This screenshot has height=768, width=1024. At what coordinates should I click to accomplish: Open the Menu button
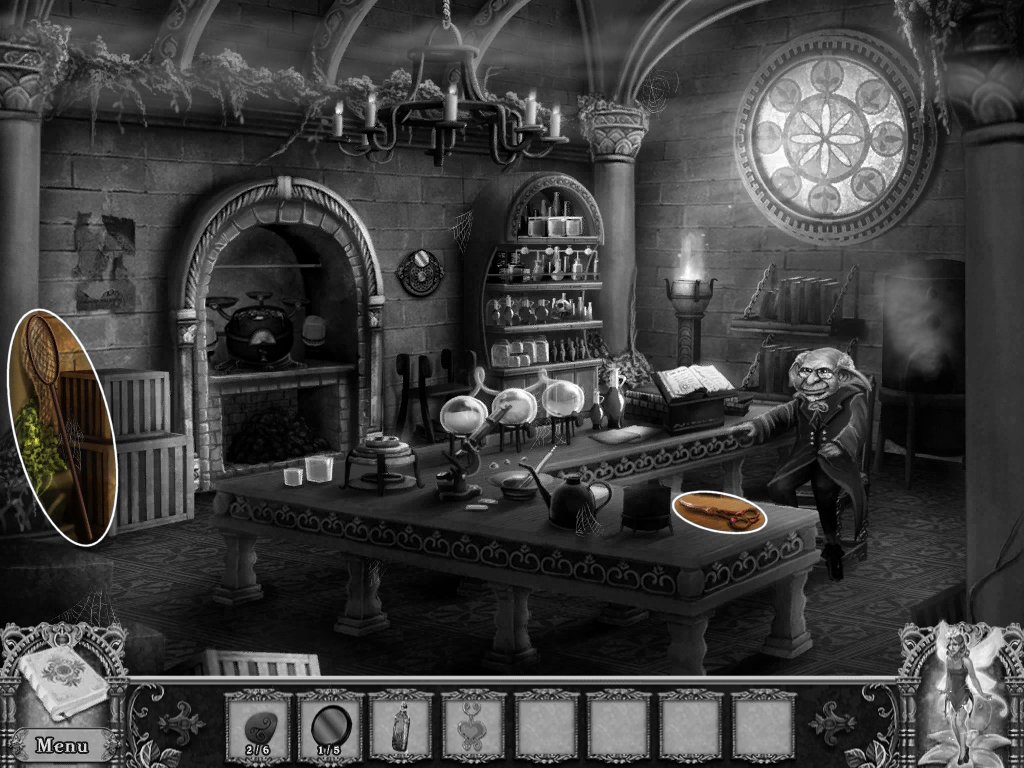(62, 745)
